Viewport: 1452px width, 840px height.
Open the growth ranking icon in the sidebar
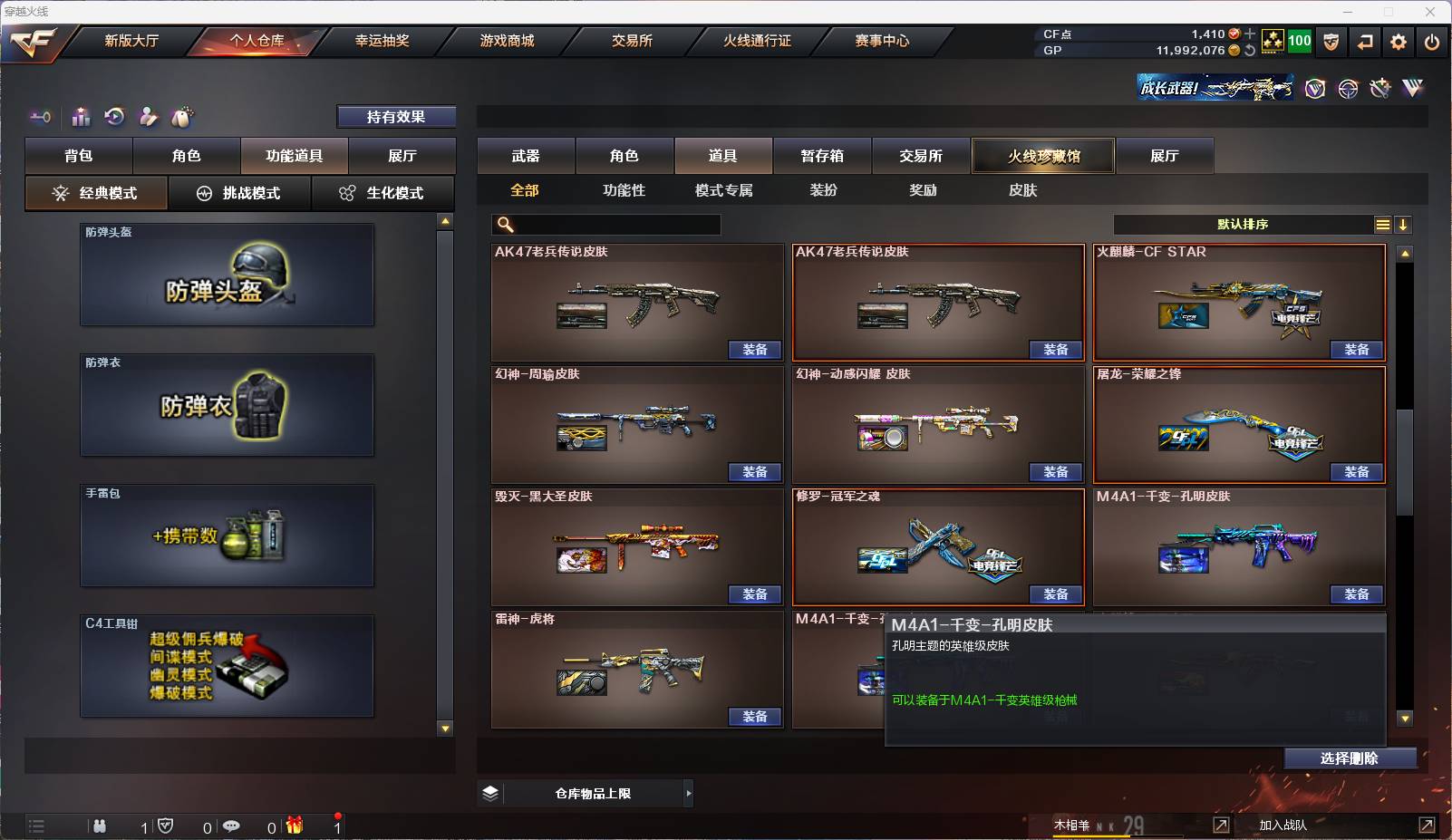click(x=81, y=117)
